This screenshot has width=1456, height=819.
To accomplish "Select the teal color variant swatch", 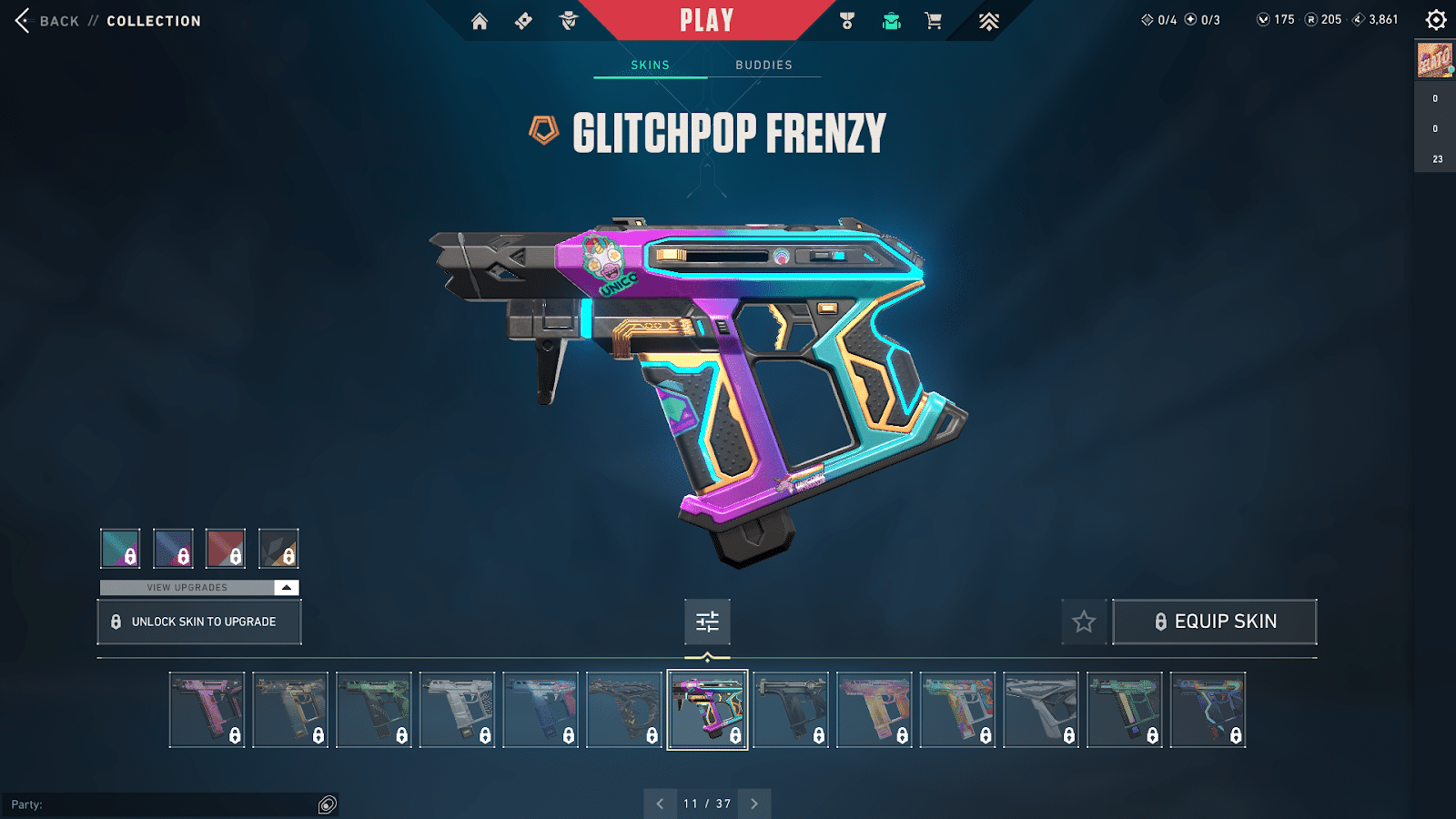I will click(x=119, y=549).
